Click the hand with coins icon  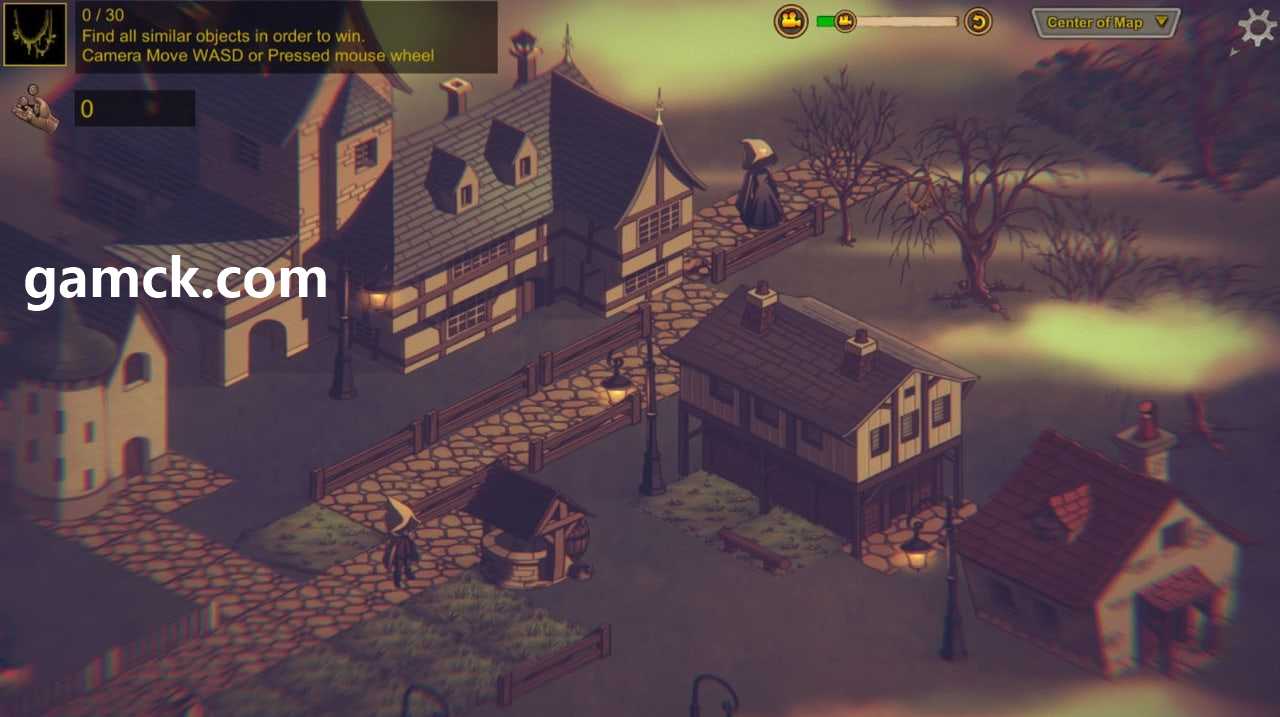35,108
